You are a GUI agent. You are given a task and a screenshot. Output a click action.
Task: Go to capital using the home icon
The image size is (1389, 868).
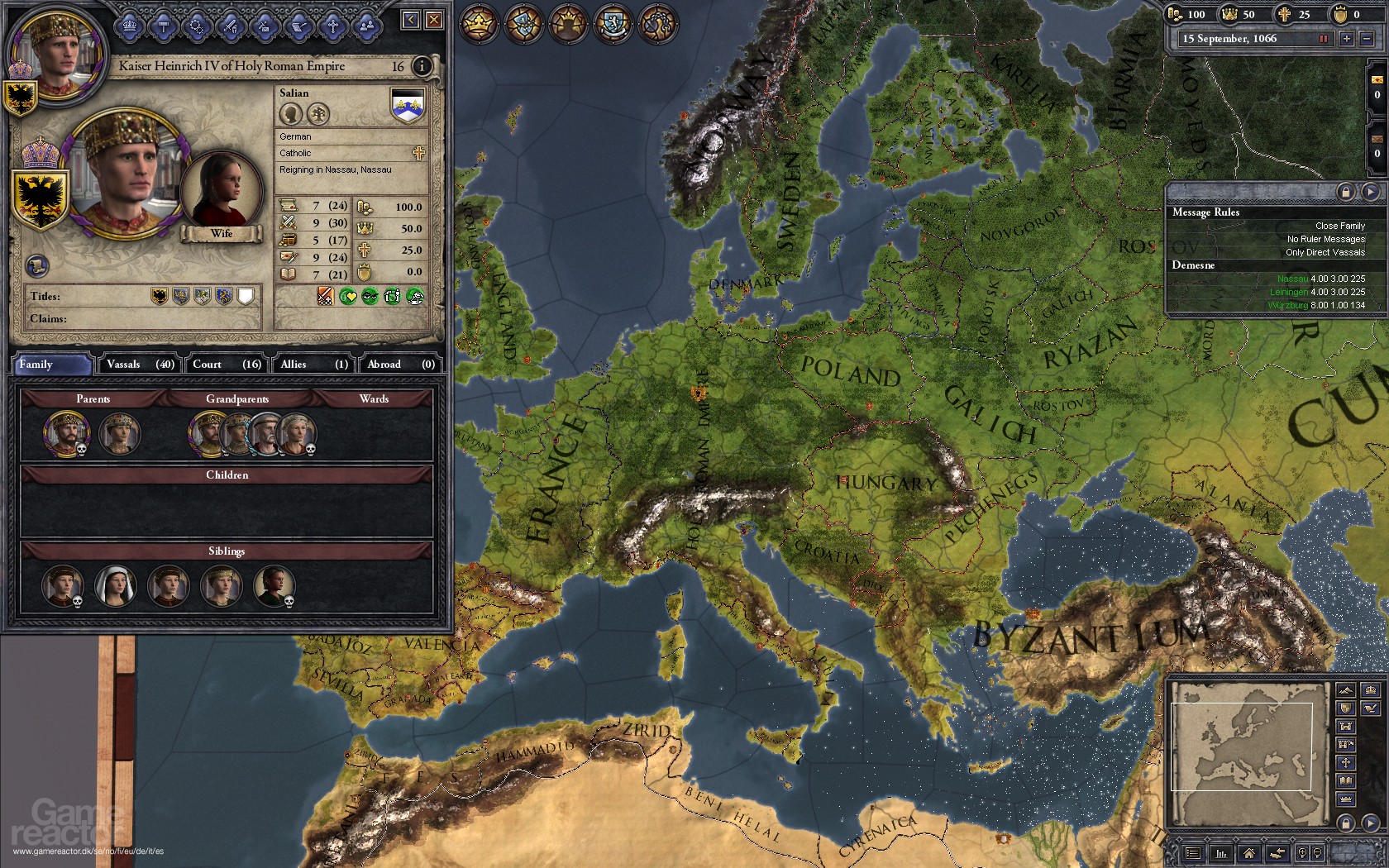(x=1248, y=853)
